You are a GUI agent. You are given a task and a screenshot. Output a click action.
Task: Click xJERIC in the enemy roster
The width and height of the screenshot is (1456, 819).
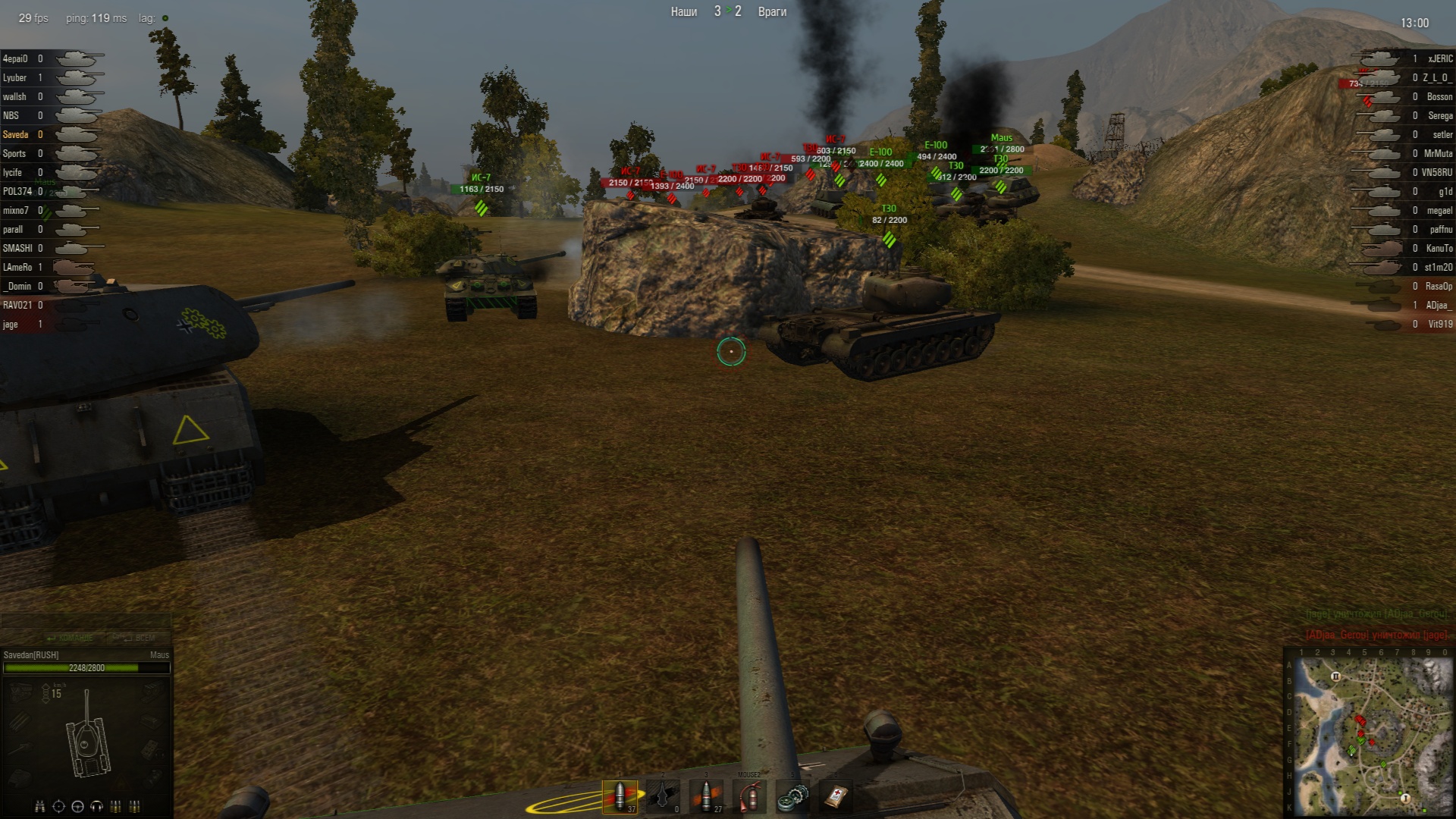[1439, 58]
